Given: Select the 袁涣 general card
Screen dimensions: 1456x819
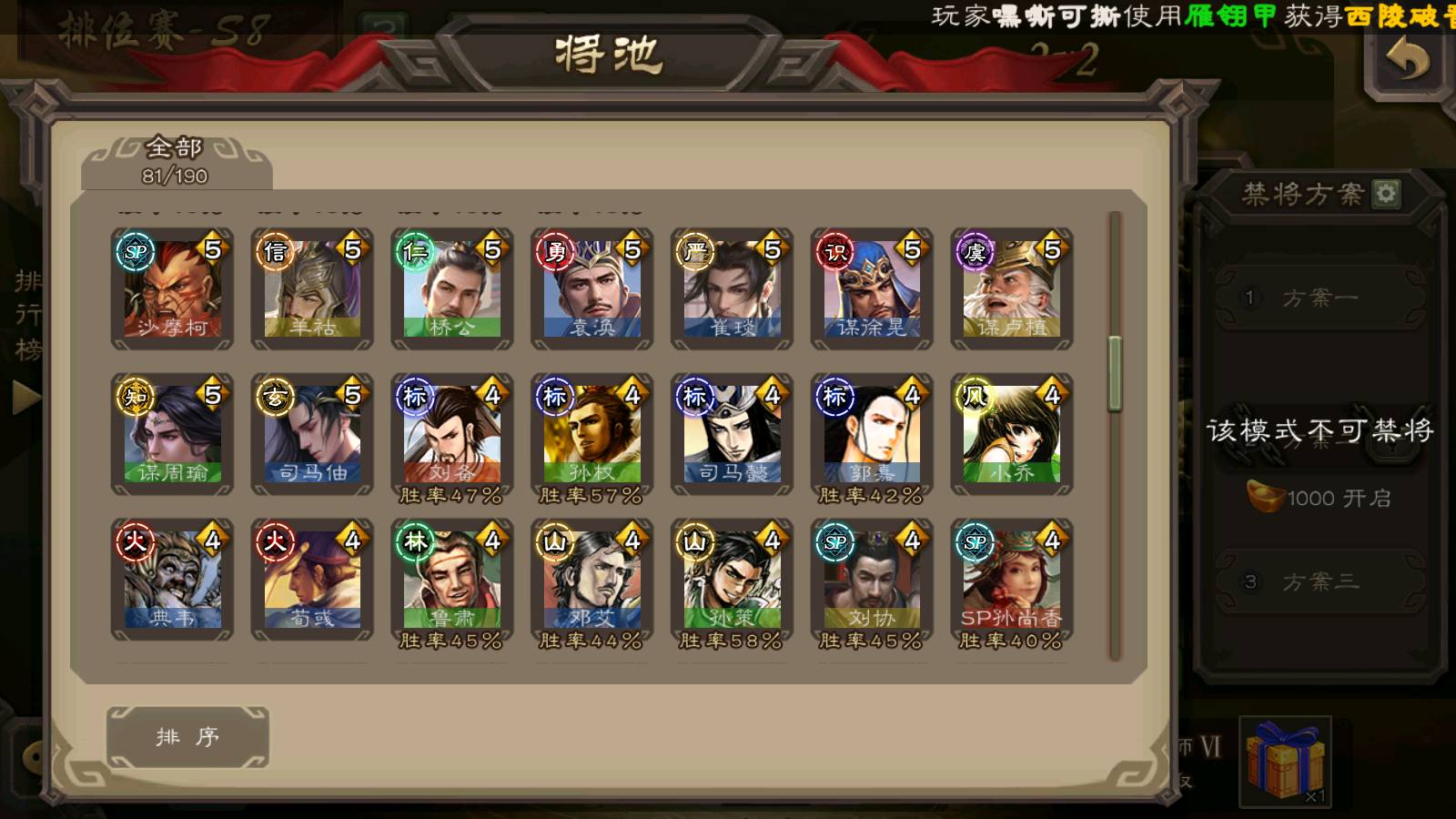Looking at the screenshot, I should point(592,288).
